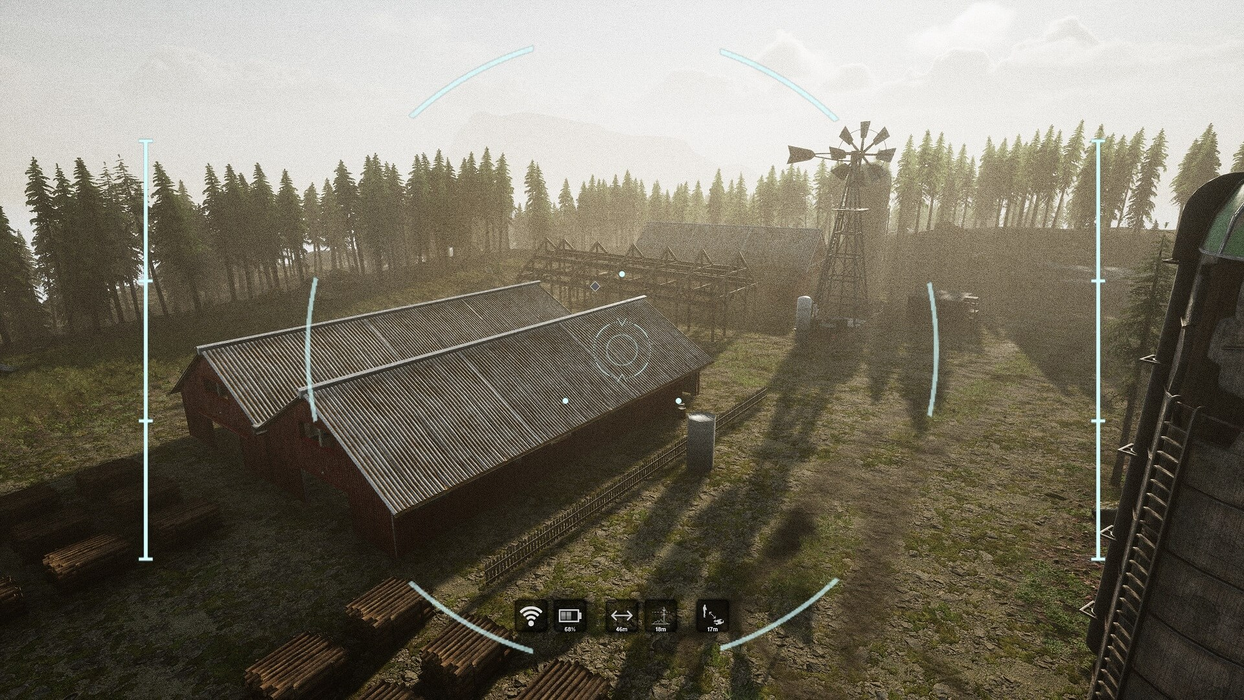Select the battery level icon

pos(570,615)
